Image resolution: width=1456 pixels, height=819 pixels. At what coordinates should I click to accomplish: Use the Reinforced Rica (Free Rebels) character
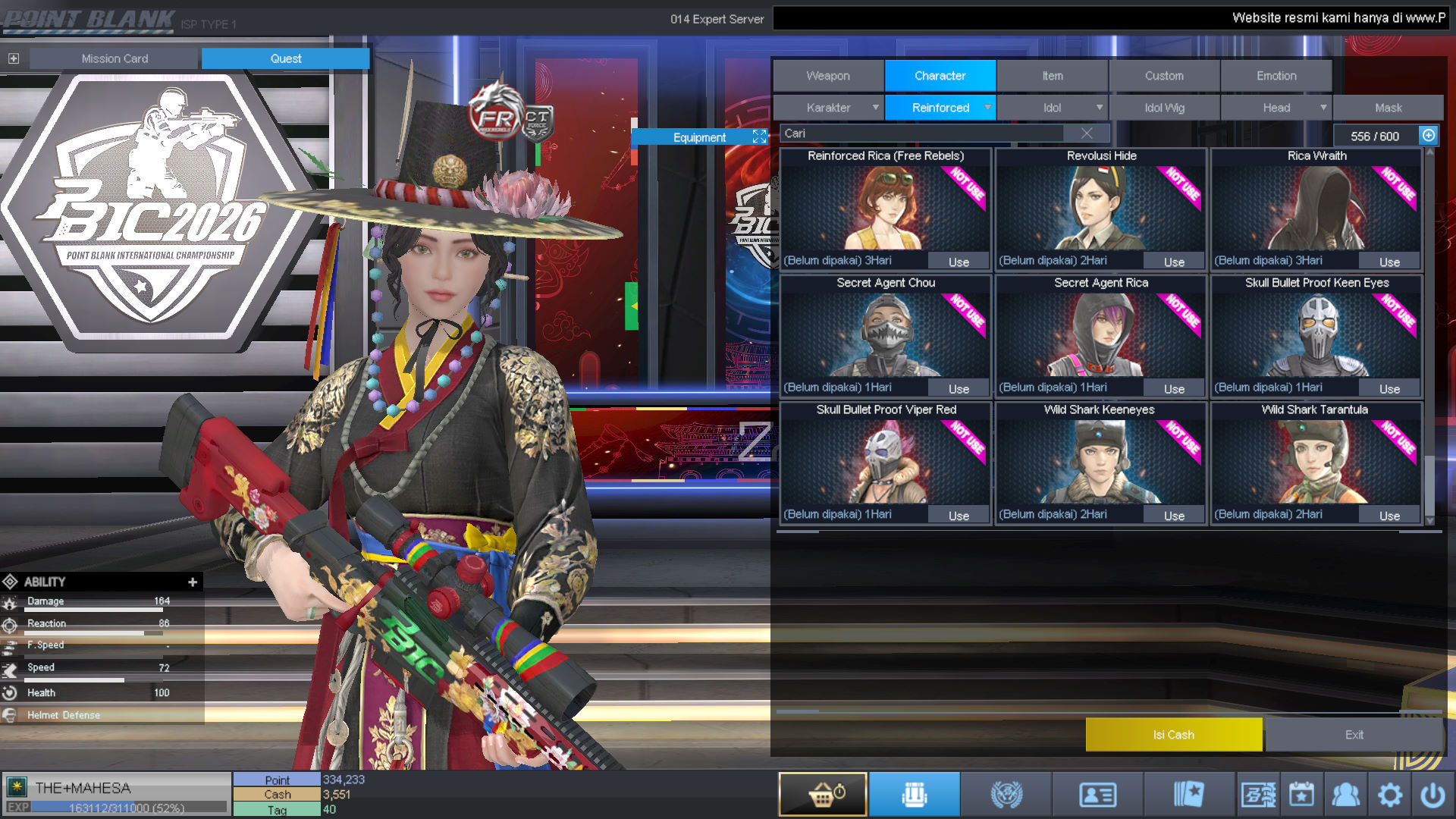coord(959,262)
